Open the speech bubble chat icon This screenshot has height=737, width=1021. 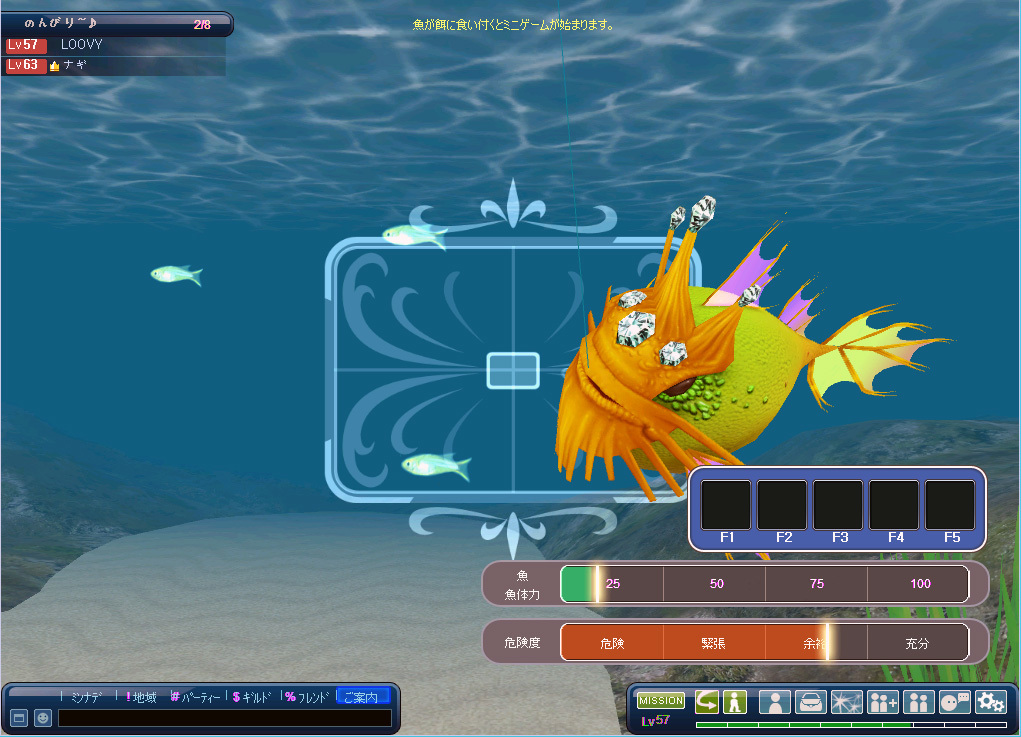[955, 702]
